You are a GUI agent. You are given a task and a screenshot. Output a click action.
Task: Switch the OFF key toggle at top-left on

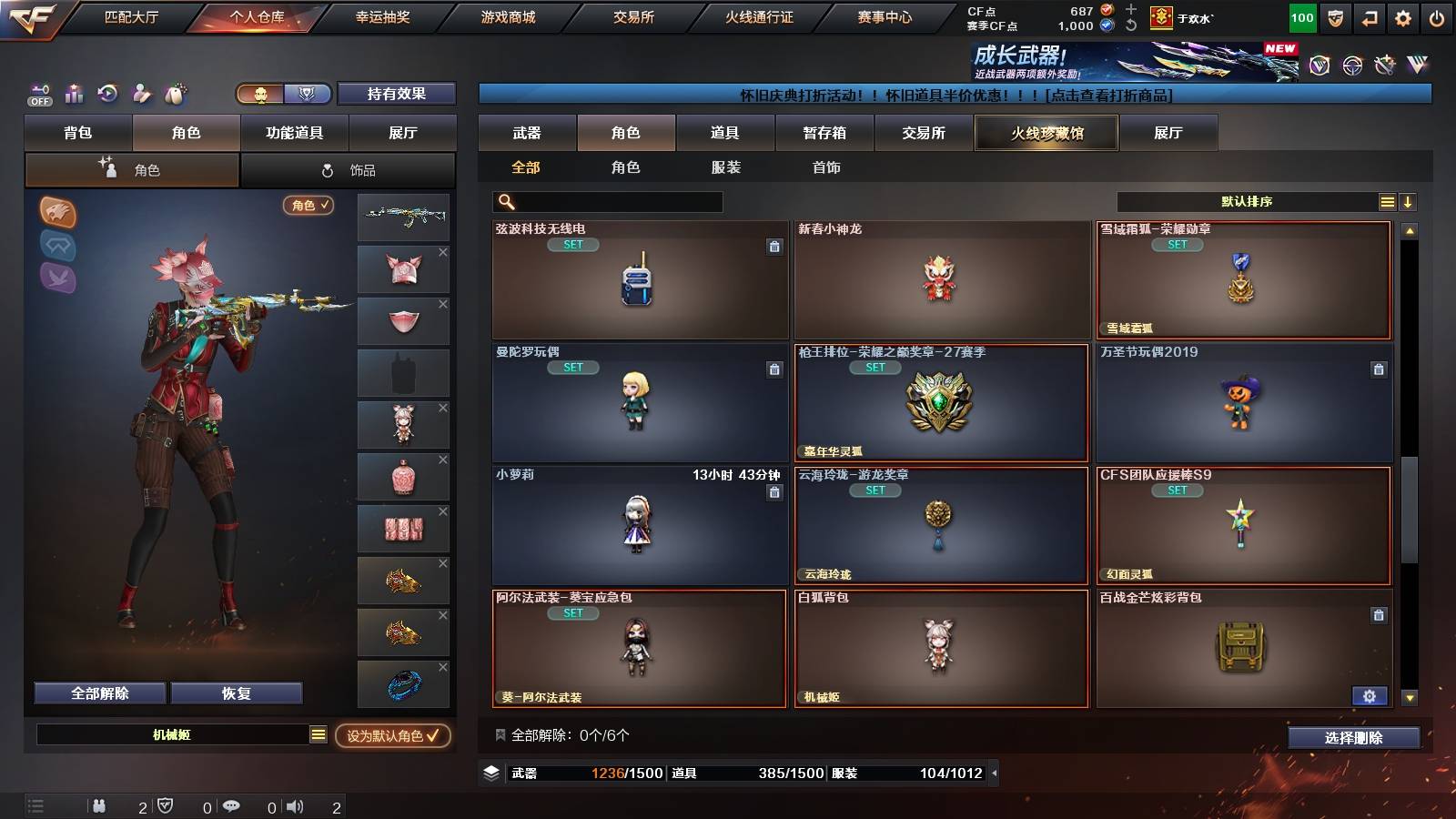38,94
